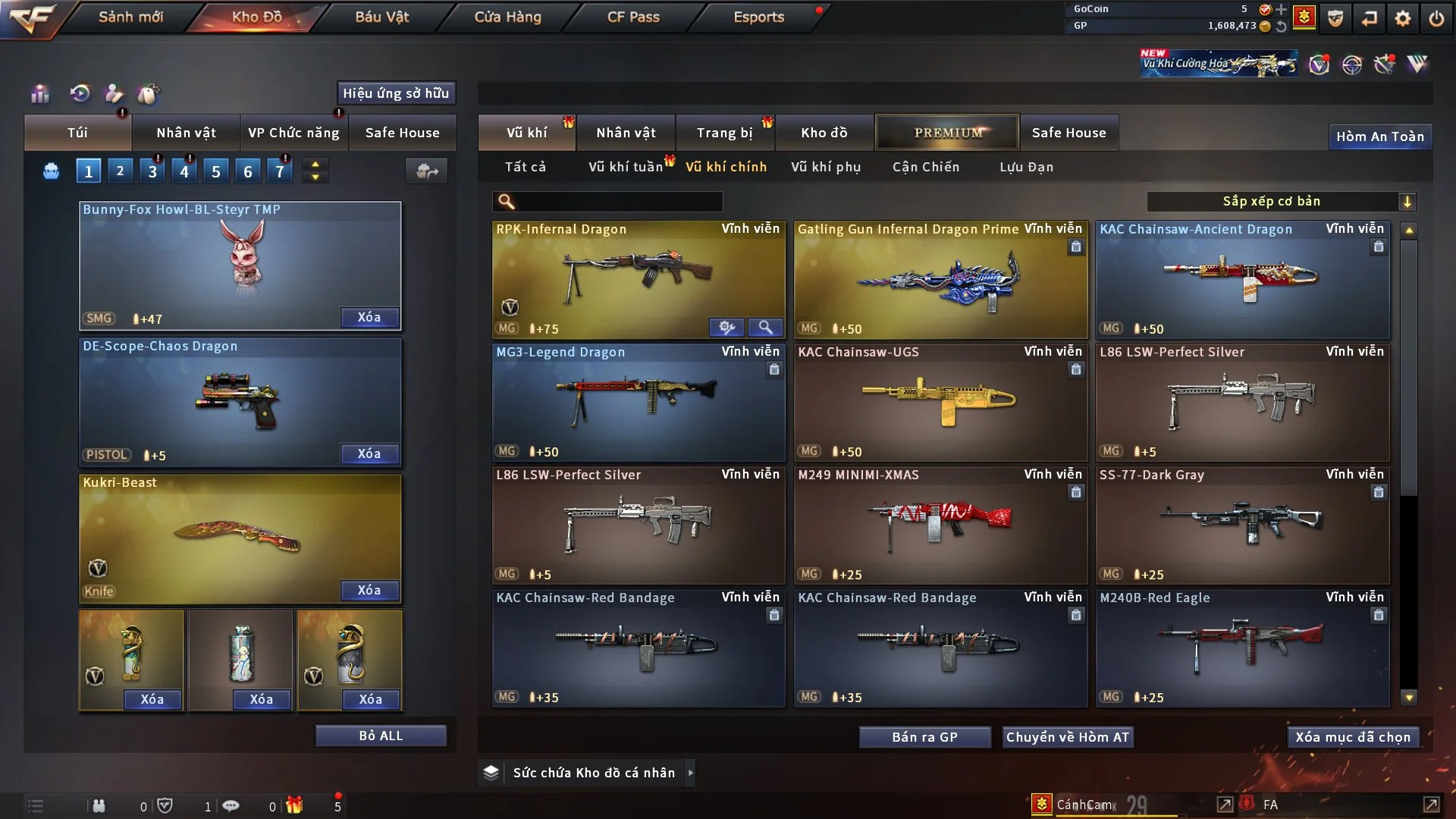Switch to the Nhân vật inventory tab
The width and height of the screenshot is (1456, 819).
tap(626, 133)
